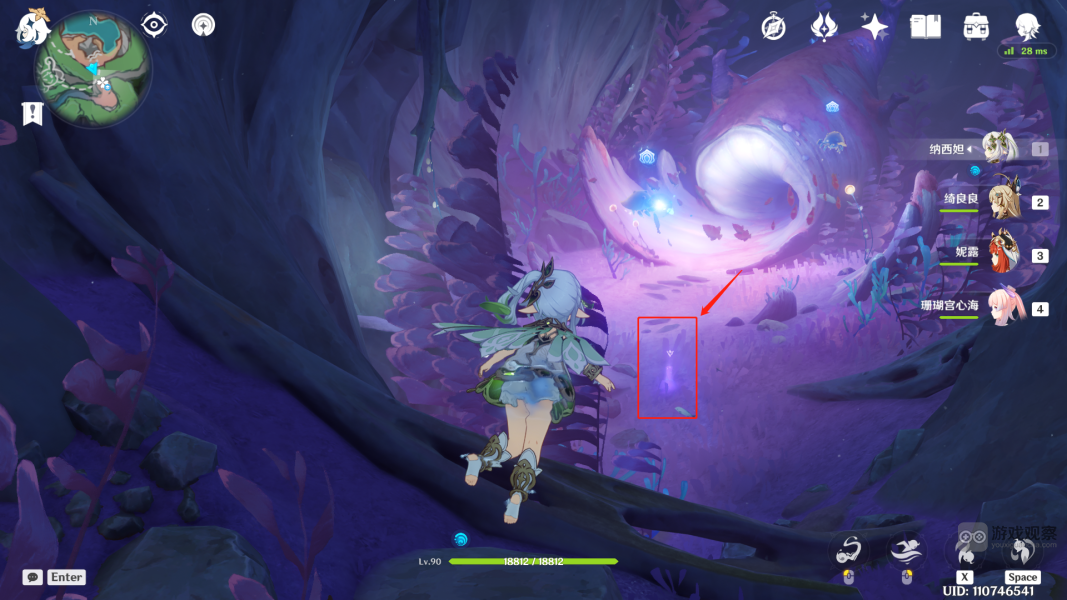Open the backpack inventory

976,27
